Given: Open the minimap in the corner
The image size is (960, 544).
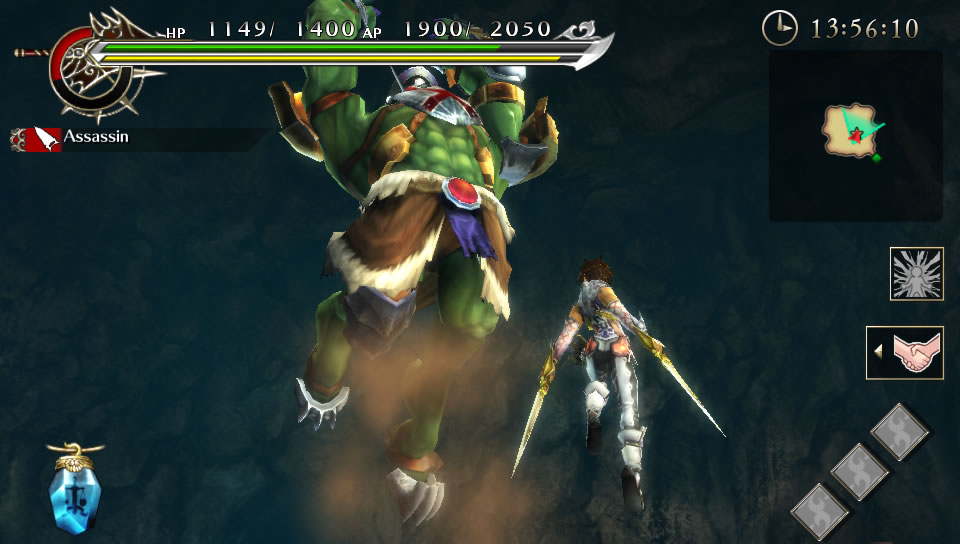Looking at the screenshot, I should tap(855, 134).
